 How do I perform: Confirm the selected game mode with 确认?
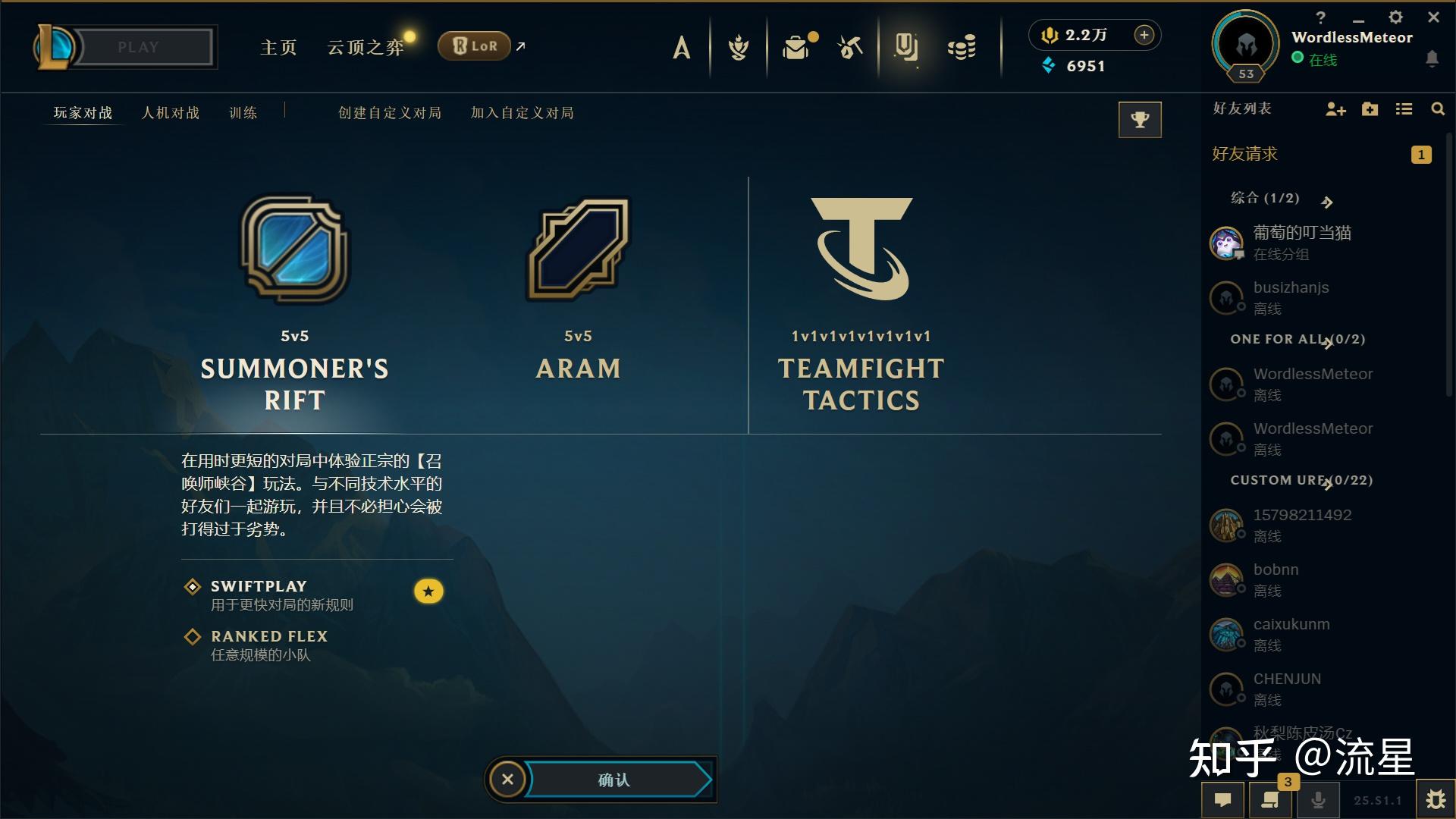(616, 780)
